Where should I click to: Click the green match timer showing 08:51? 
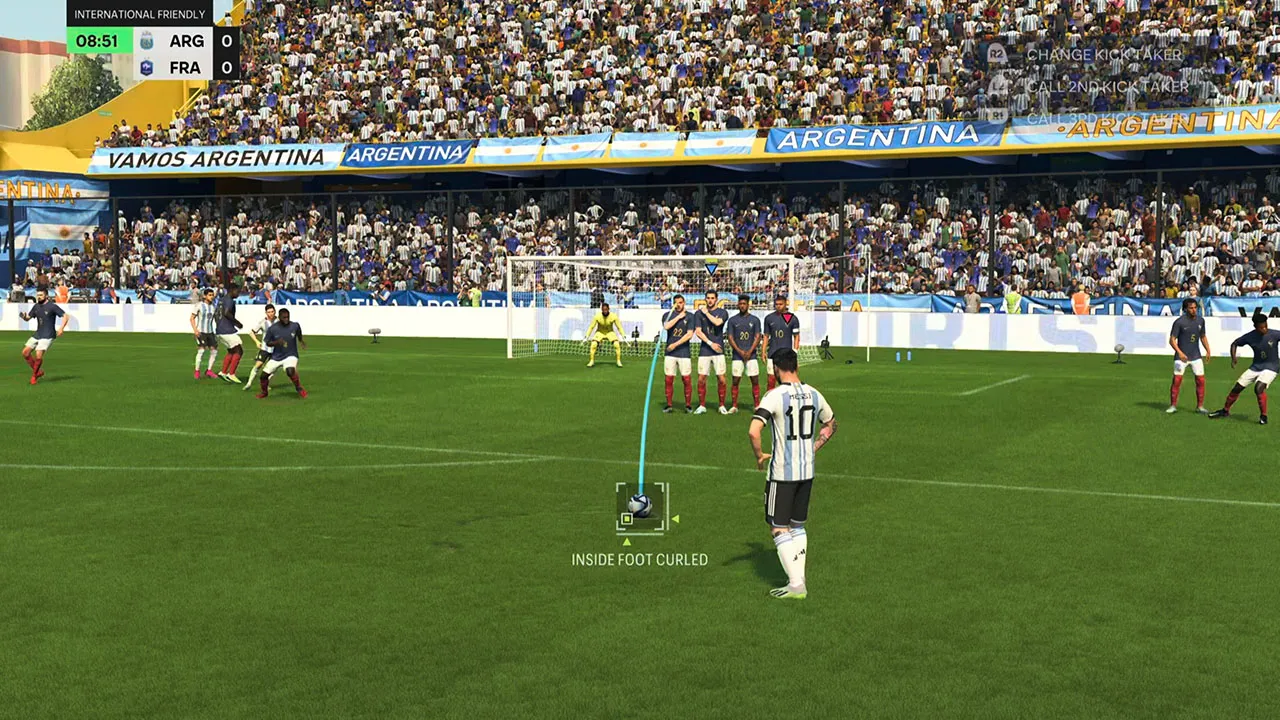click(x=97, y=40)
